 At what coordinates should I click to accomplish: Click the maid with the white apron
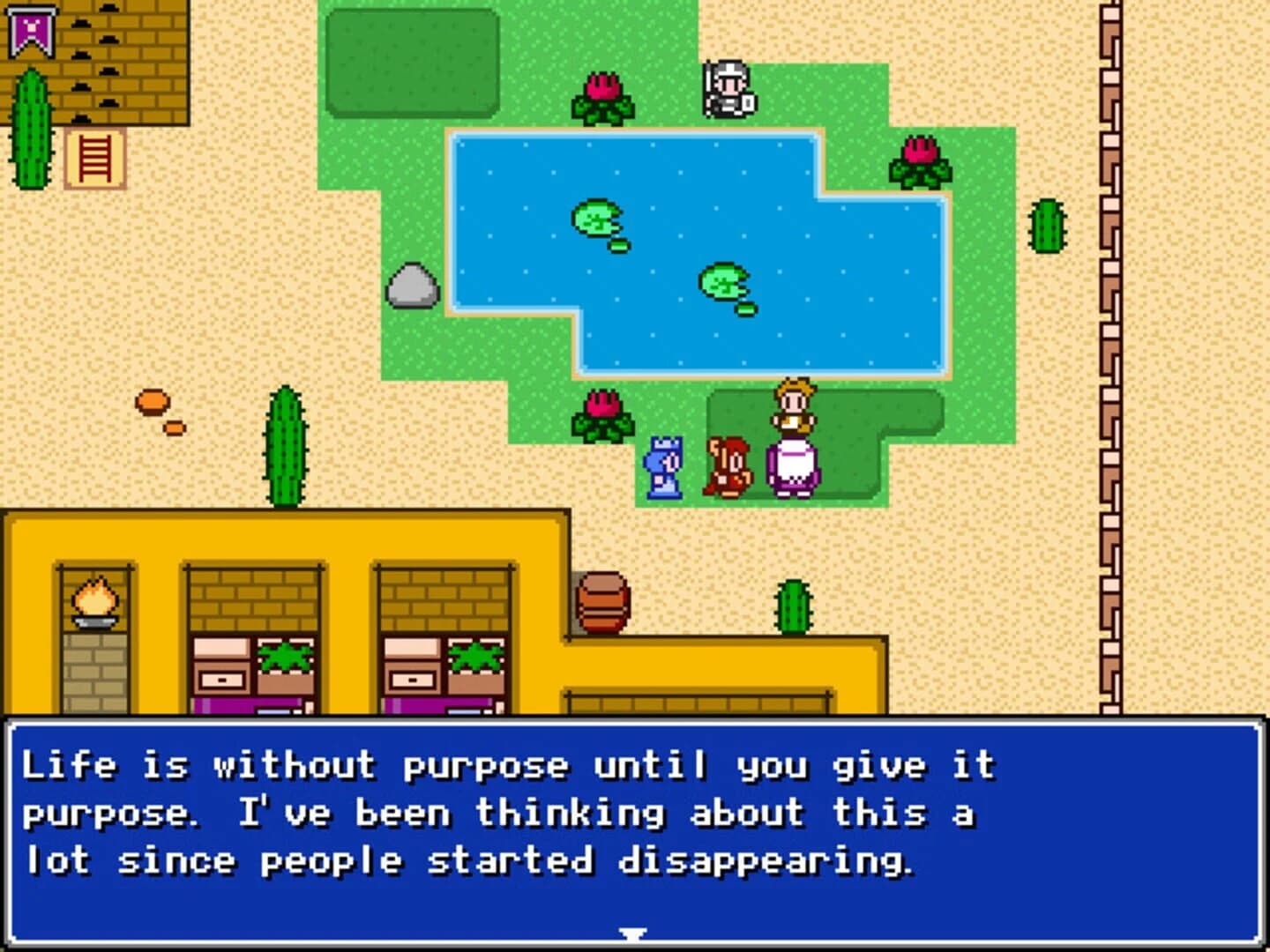(x=792, y=436)
